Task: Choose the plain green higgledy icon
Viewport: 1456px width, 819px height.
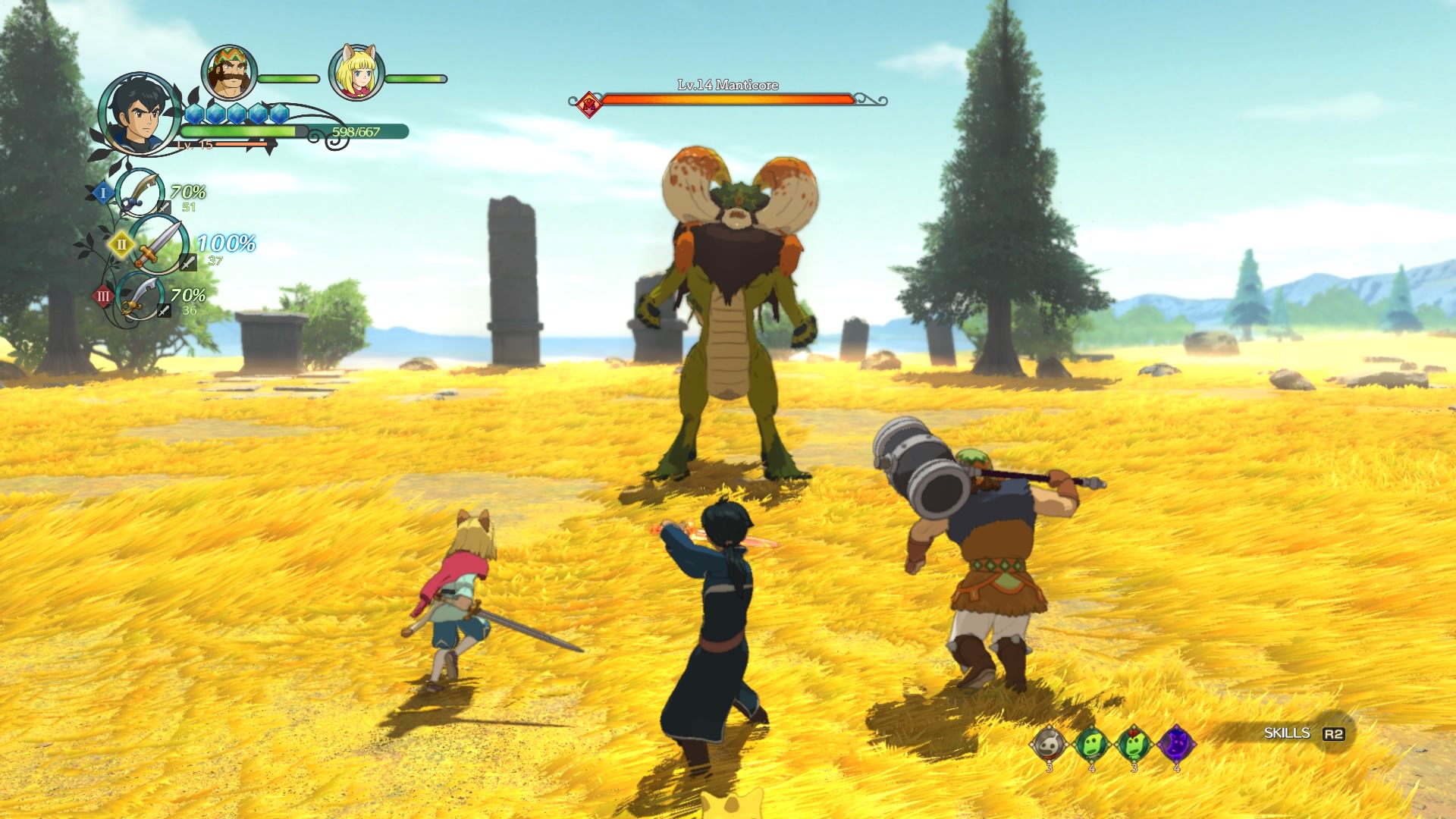Action: pyautogui.click(x=1091, y=745)
